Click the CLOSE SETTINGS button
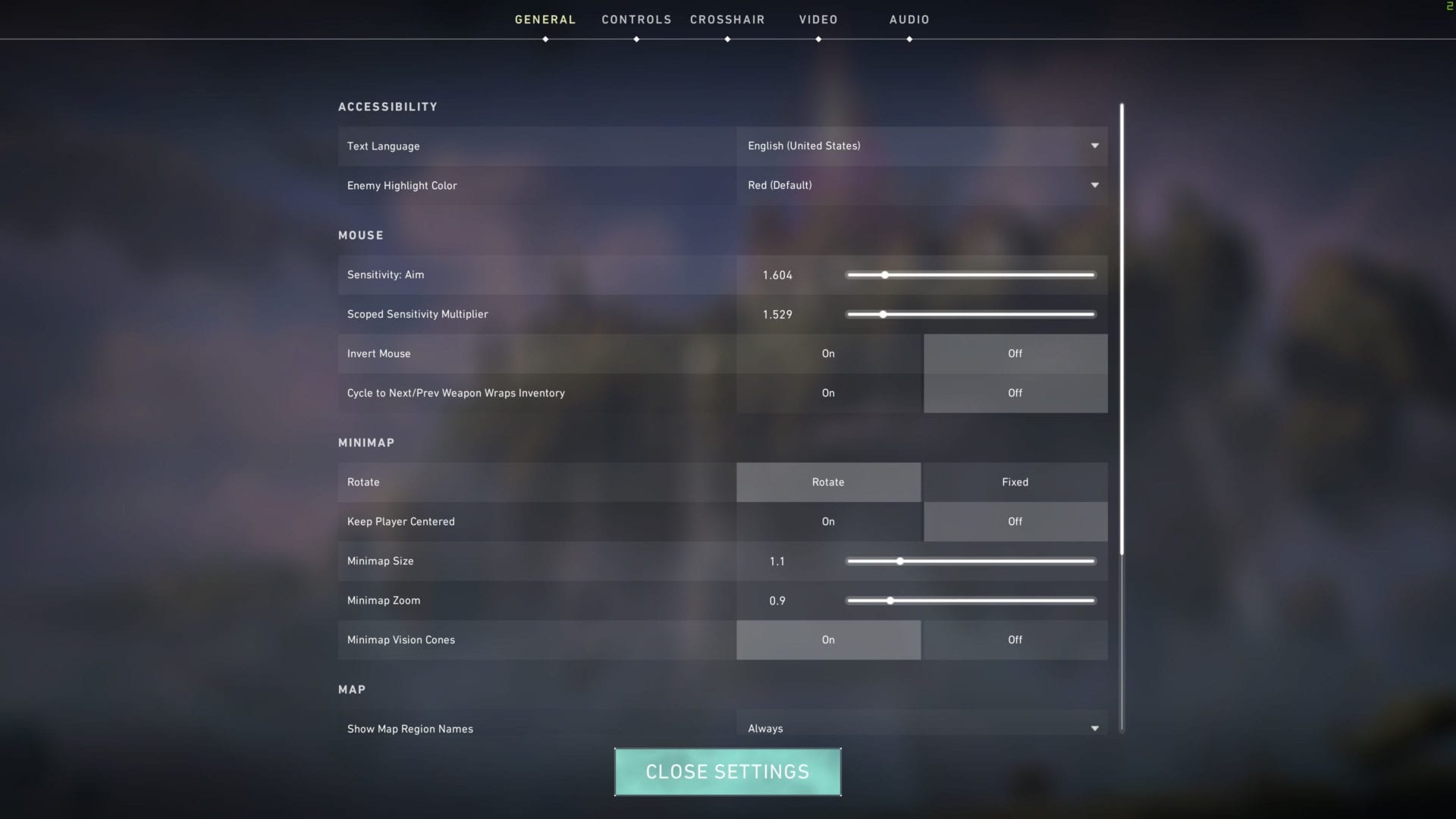 point(727,771)
